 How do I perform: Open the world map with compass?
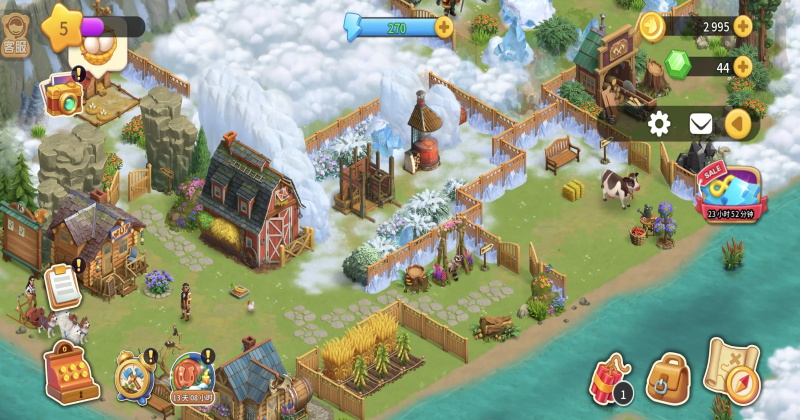coord(732,368)
